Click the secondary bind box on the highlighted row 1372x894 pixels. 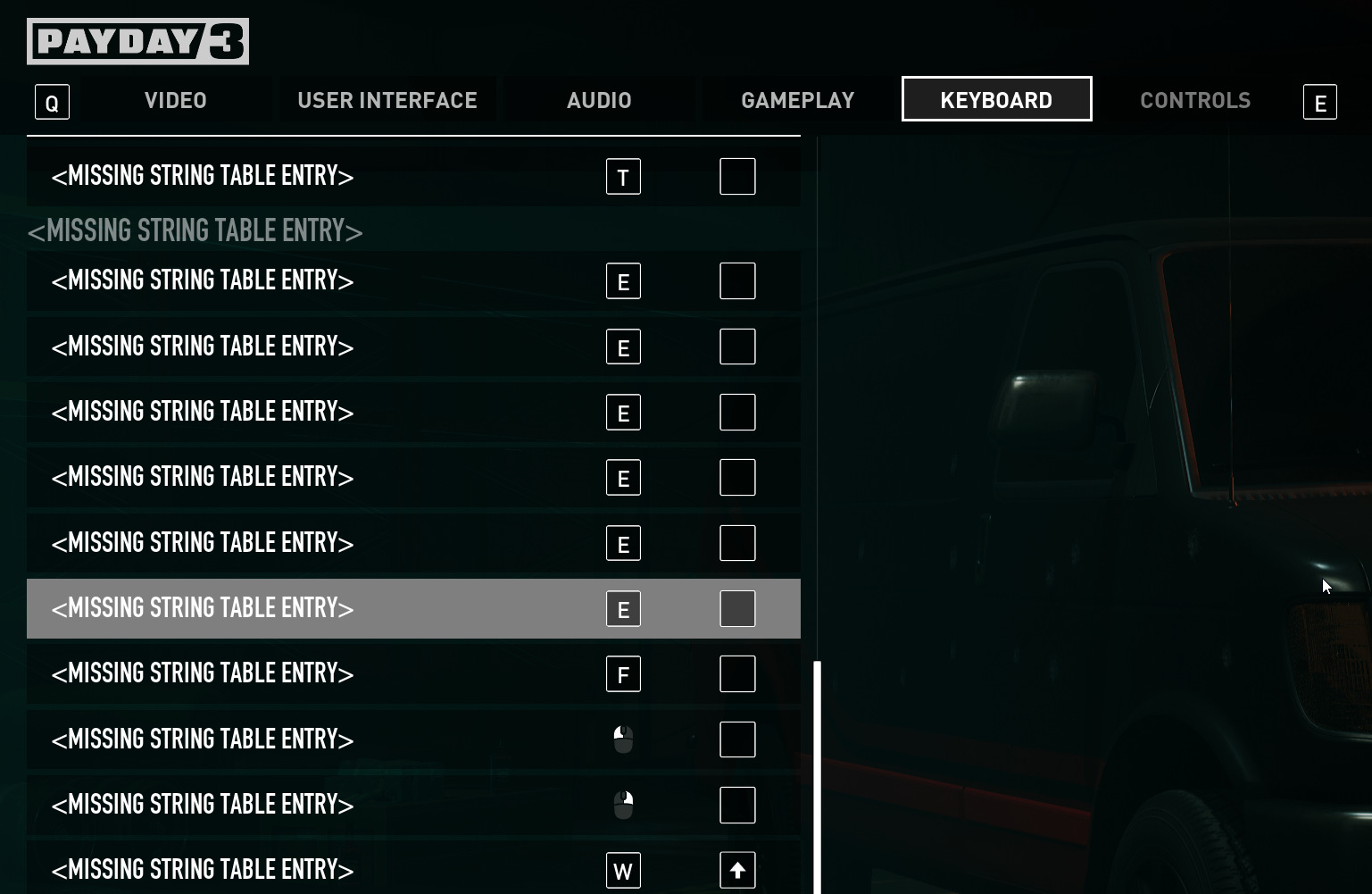(737, 608)
